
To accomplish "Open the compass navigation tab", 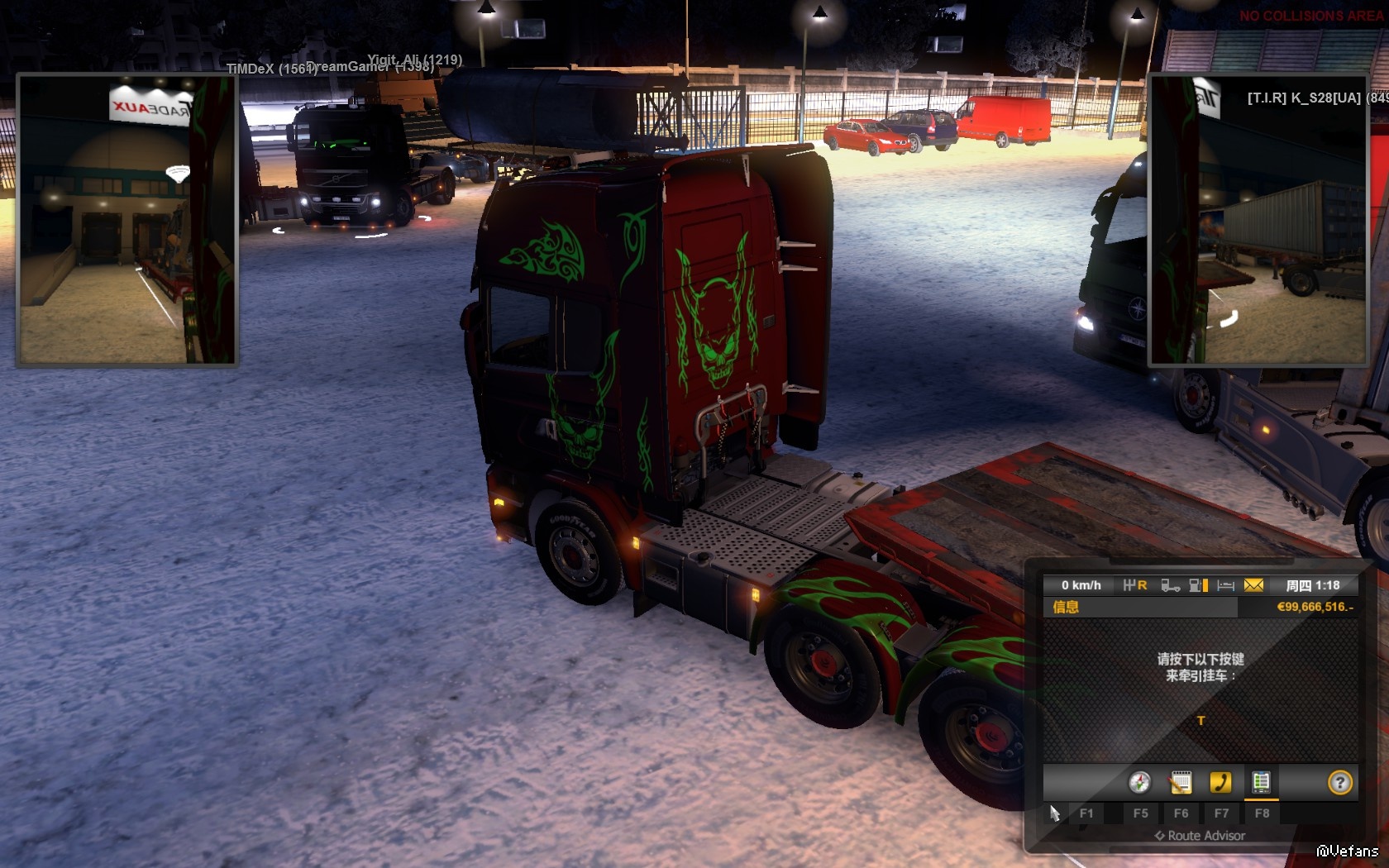I will (x=1139, y=782).
